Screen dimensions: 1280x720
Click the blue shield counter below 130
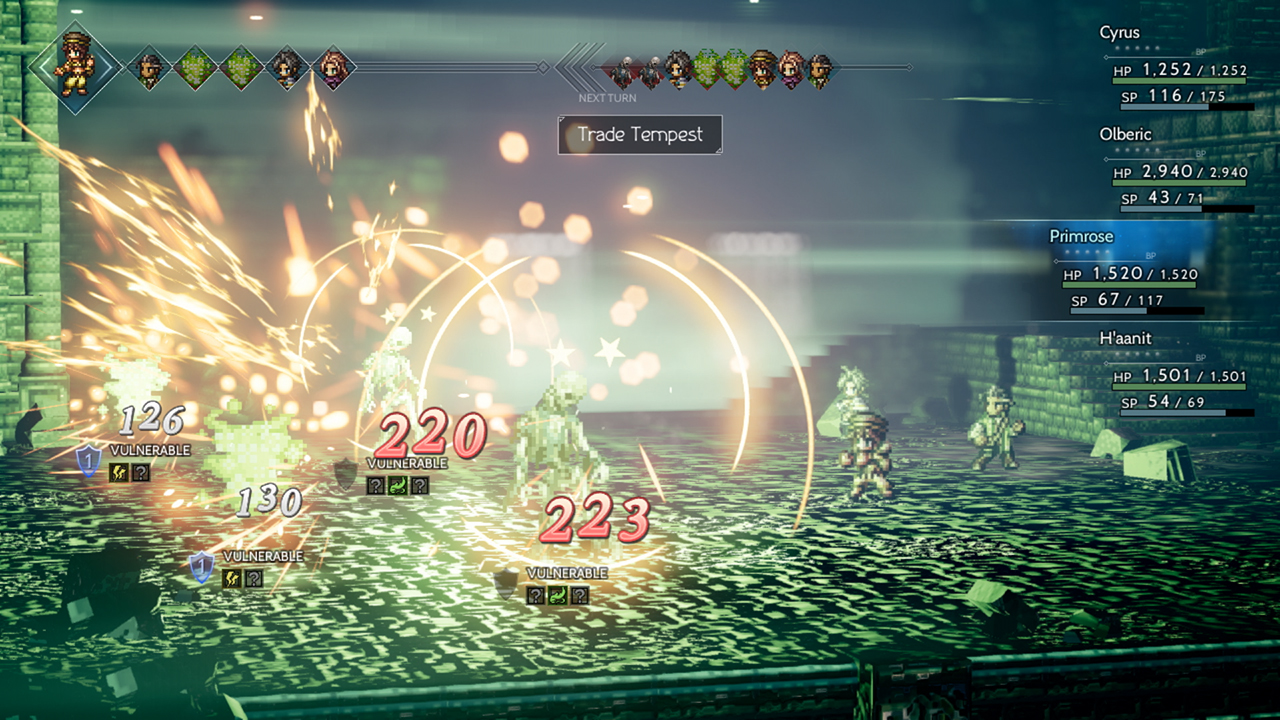click(202, 566)
